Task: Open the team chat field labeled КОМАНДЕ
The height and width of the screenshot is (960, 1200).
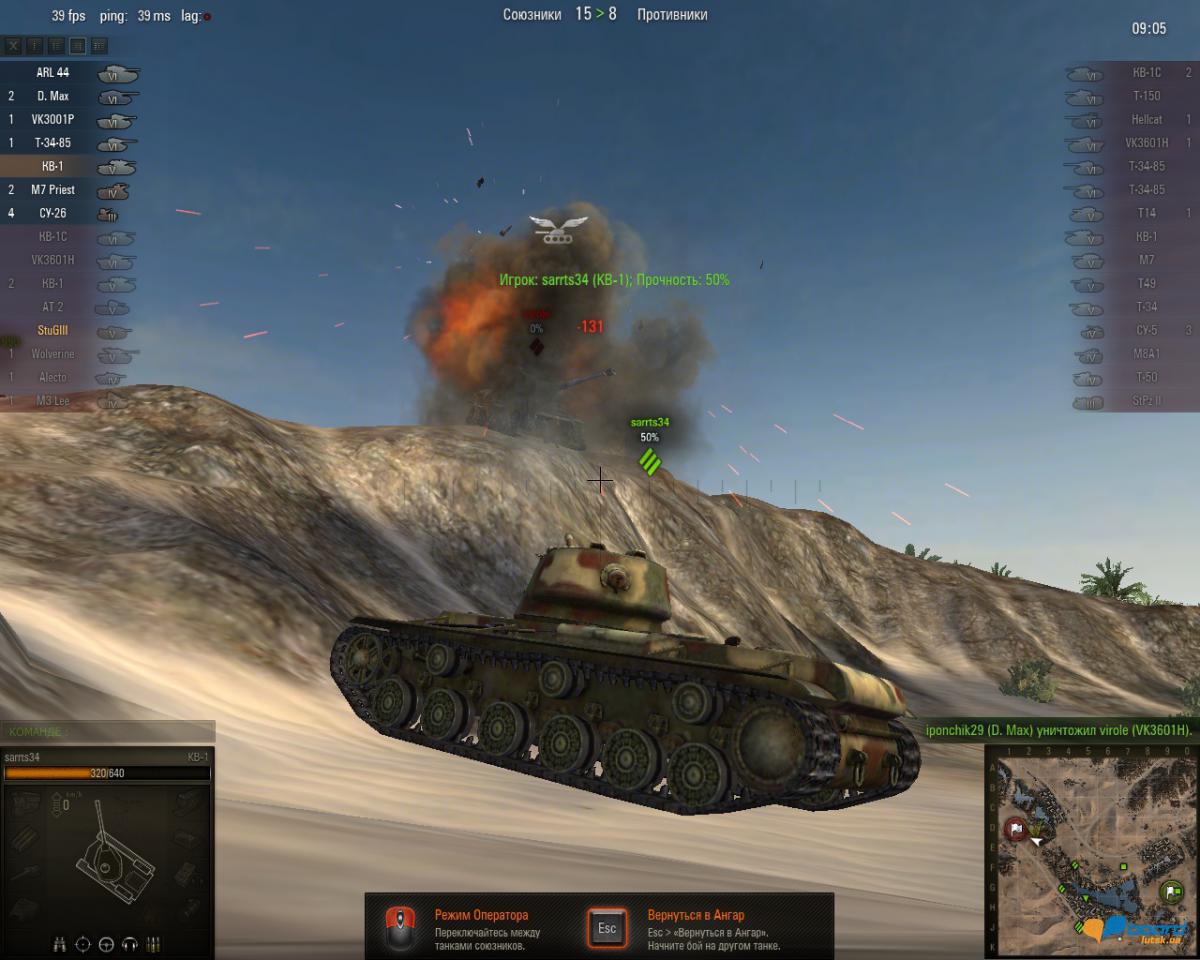Action: [108, 732]
